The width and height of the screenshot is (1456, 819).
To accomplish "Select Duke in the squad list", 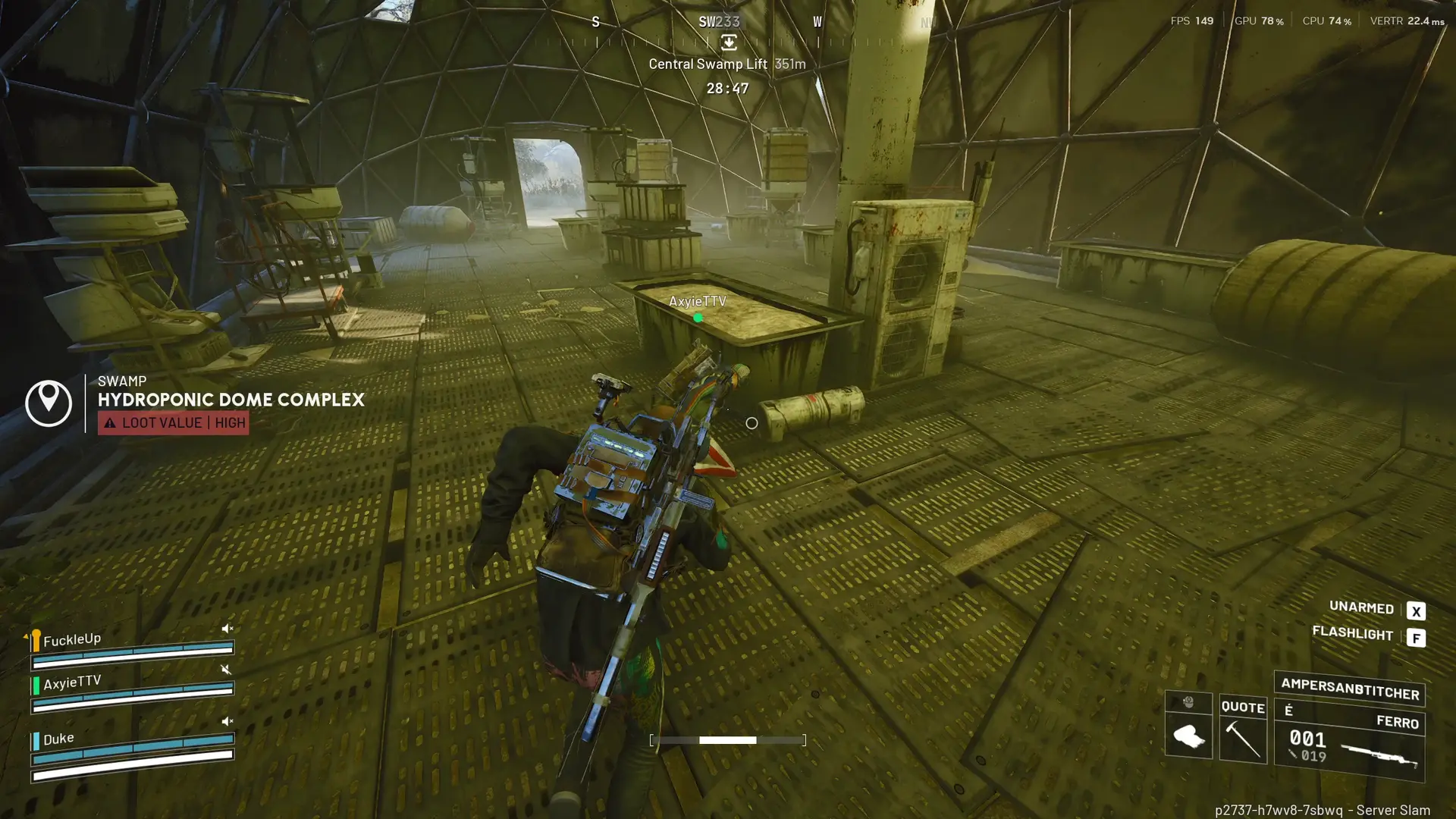I will click(58, 739).
